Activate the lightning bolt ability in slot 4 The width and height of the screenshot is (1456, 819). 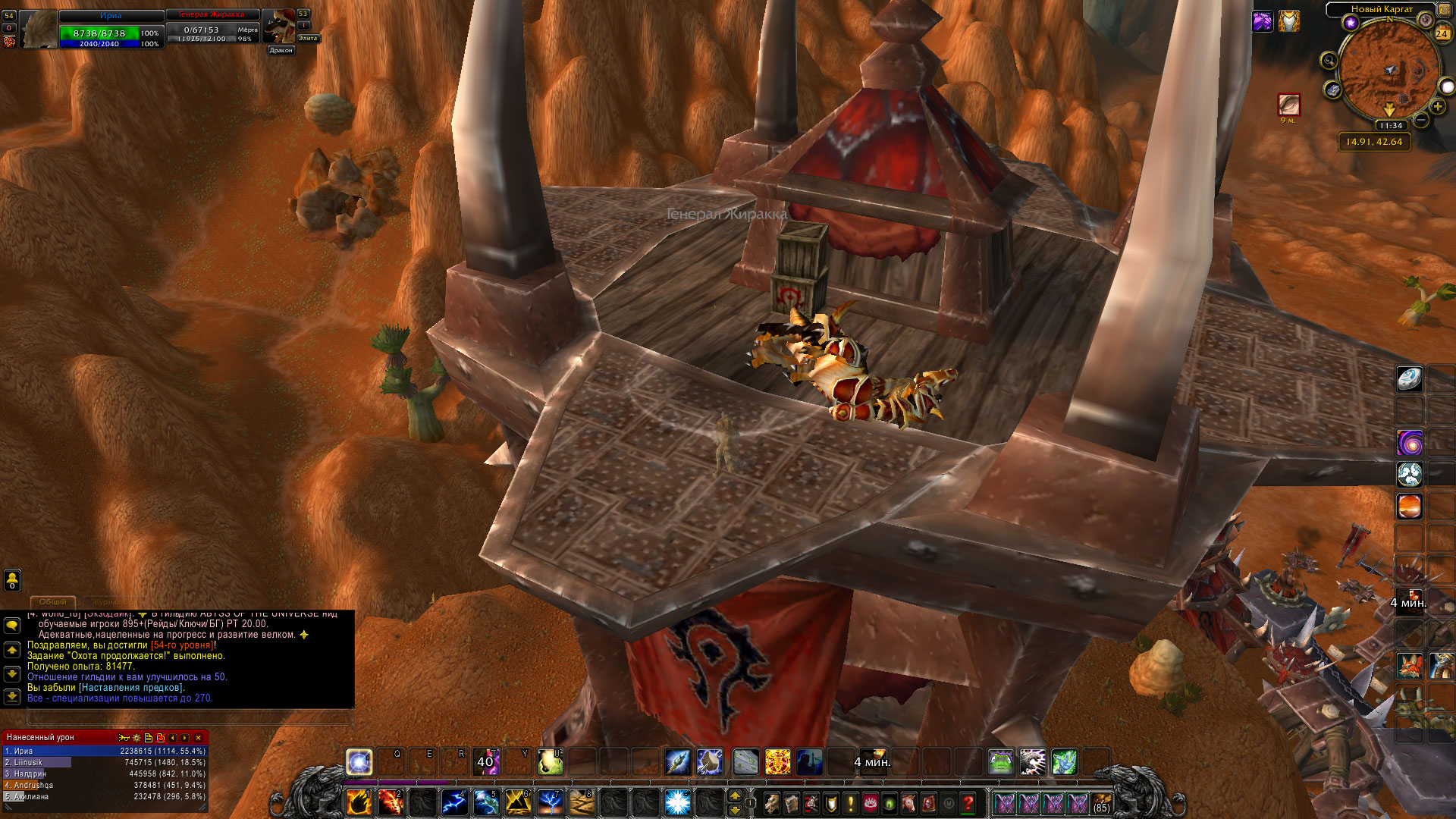454,802
